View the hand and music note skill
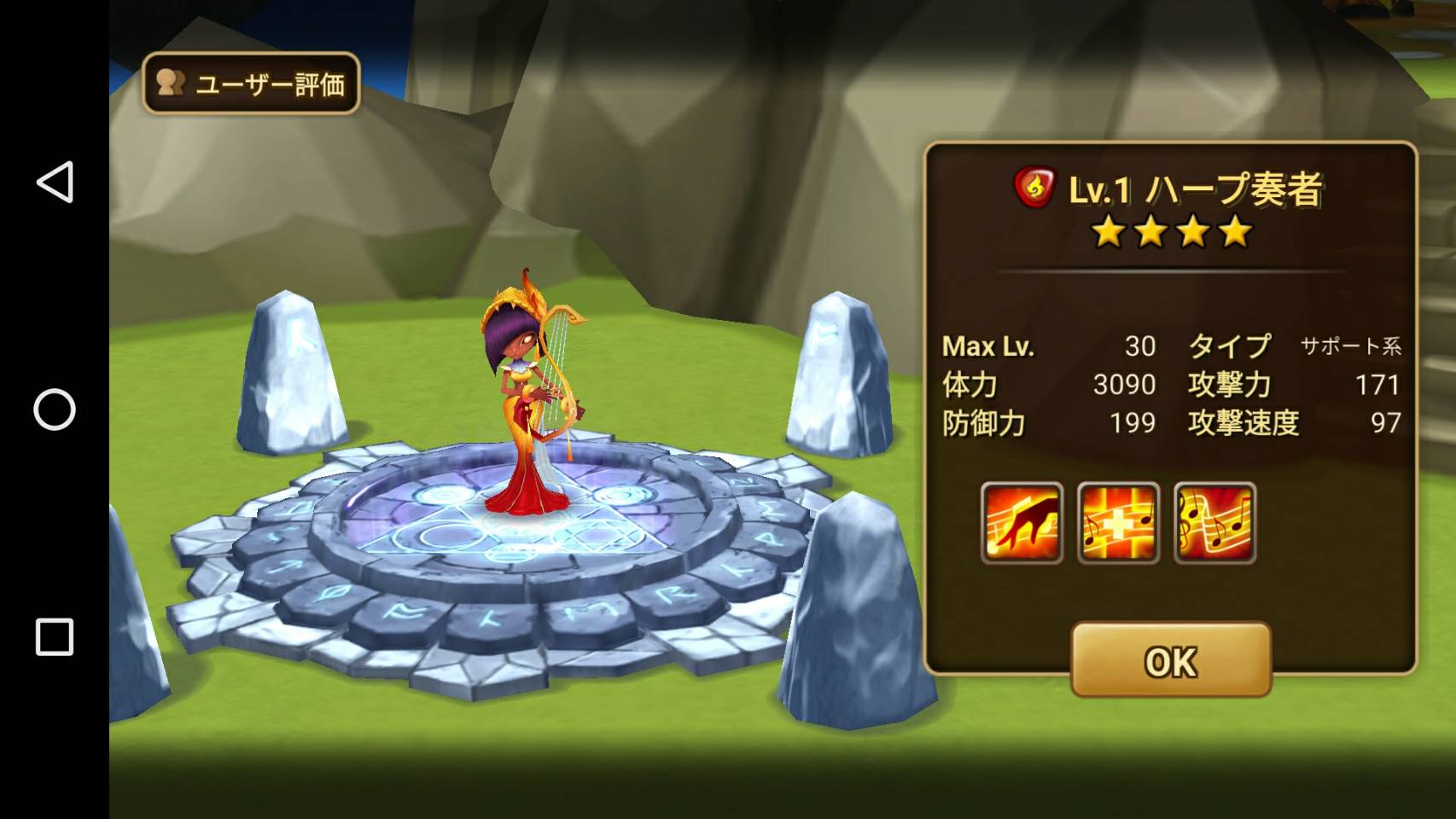 click(1022, 522)
